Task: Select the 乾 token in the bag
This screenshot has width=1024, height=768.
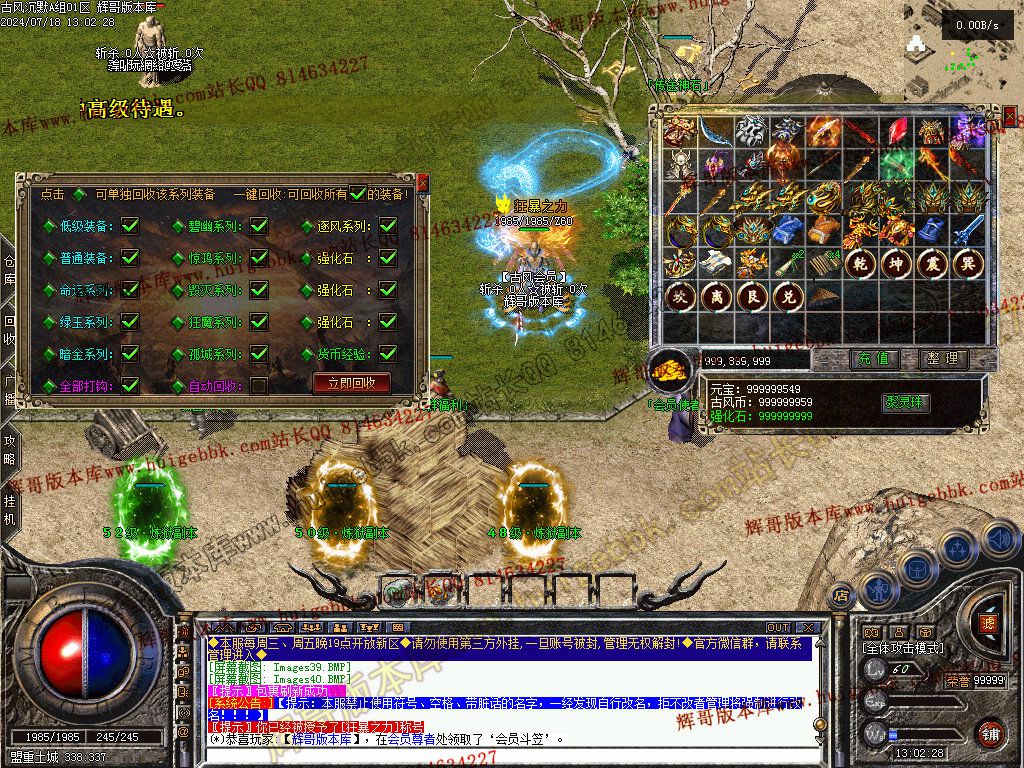Action: coord(859,264)
